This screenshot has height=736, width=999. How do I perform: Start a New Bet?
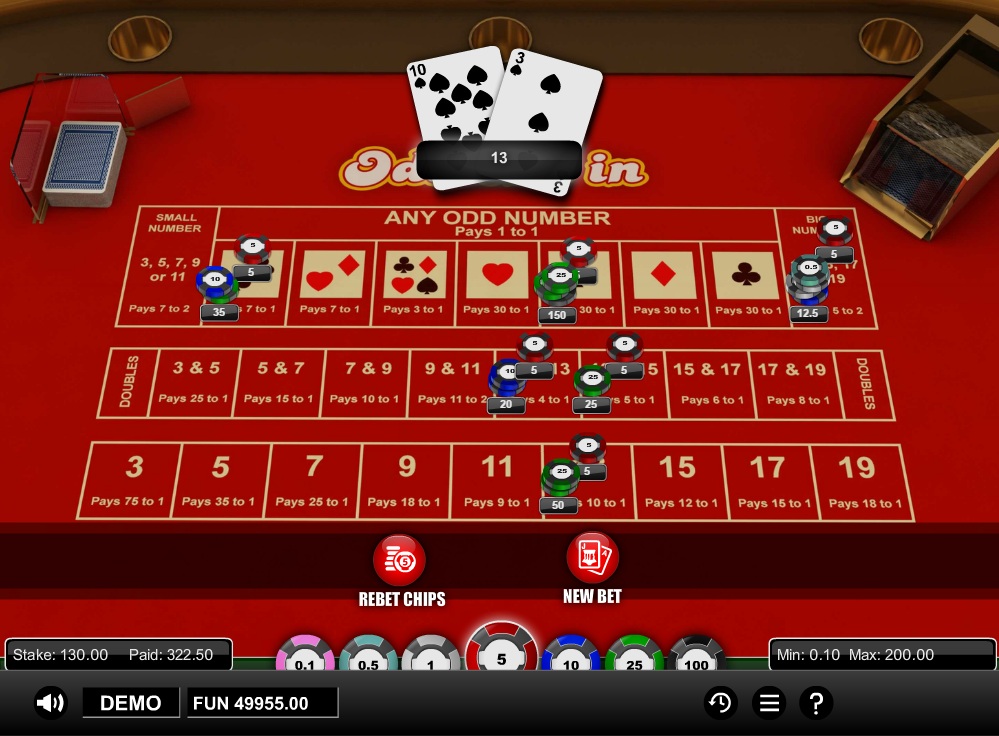pyautogui.click(x=592, y=558)
